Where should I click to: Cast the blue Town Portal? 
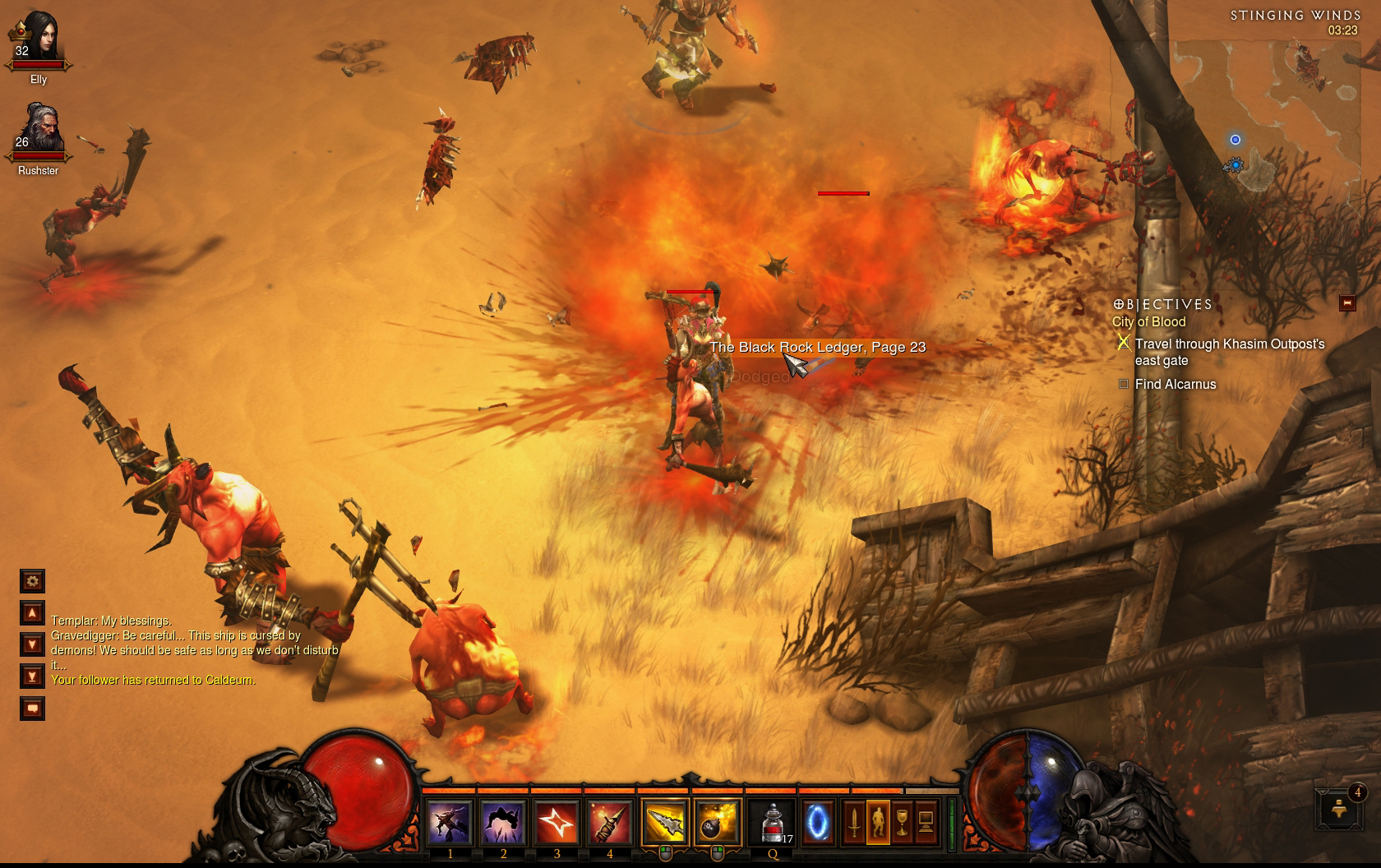pos(817,822)
